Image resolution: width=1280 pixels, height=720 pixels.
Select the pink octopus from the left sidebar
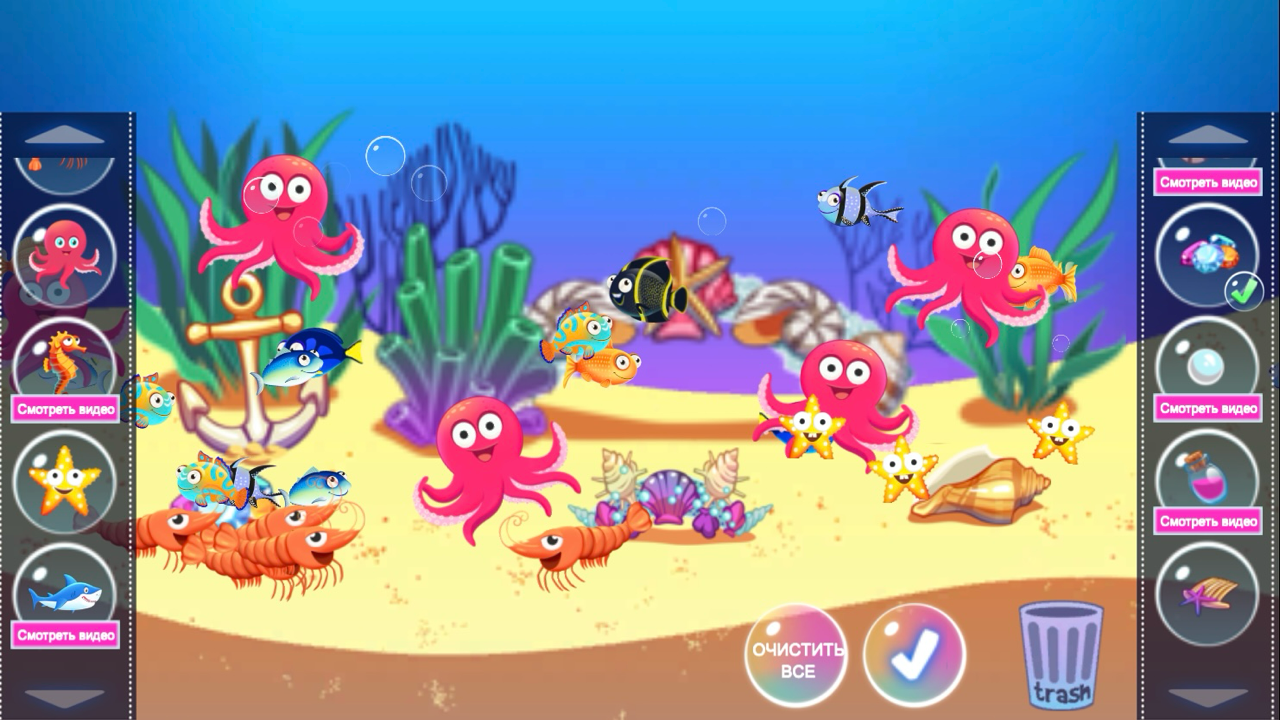click(63, 256)
